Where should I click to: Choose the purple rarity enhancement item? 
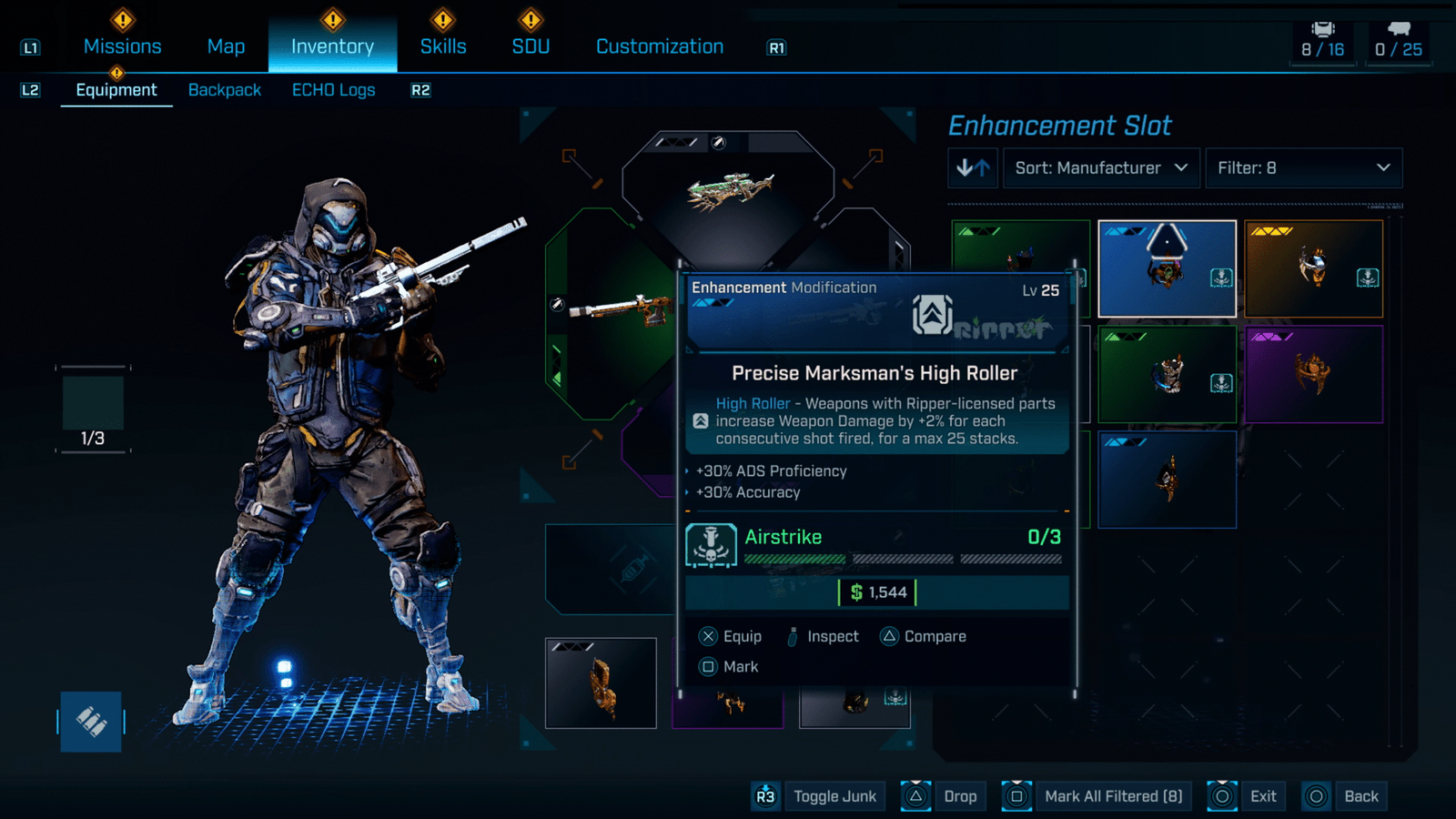(x=1313, y=374)
